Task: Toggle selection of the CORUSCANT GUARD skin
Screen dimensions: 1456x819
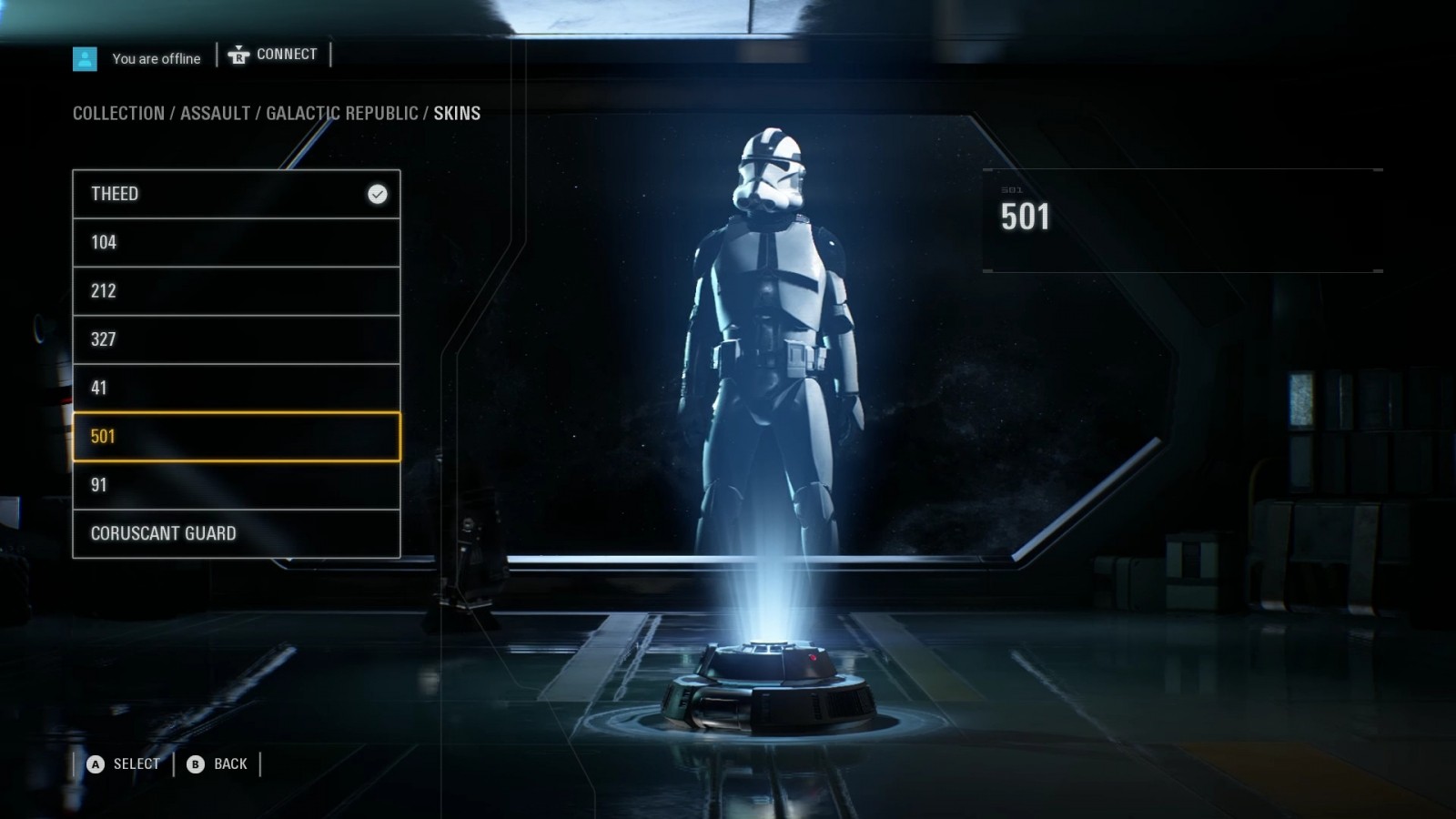Action: [x=209, y=533]
